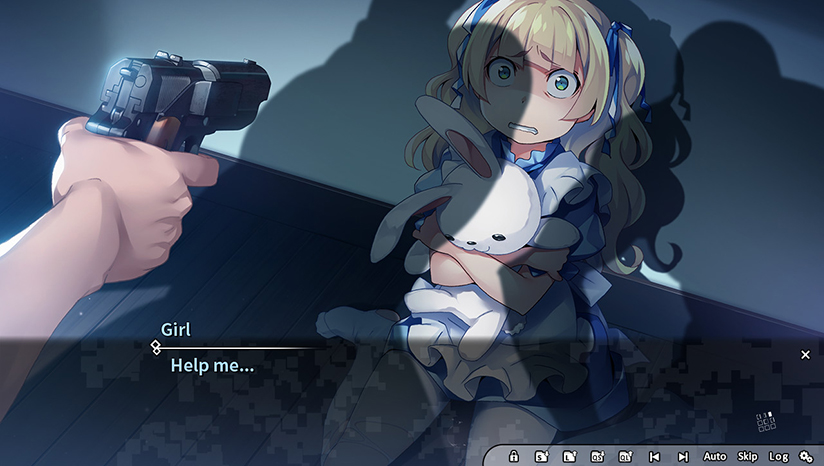
Task: Jump back using the previous-scene arrow
Action: point(654,457)
